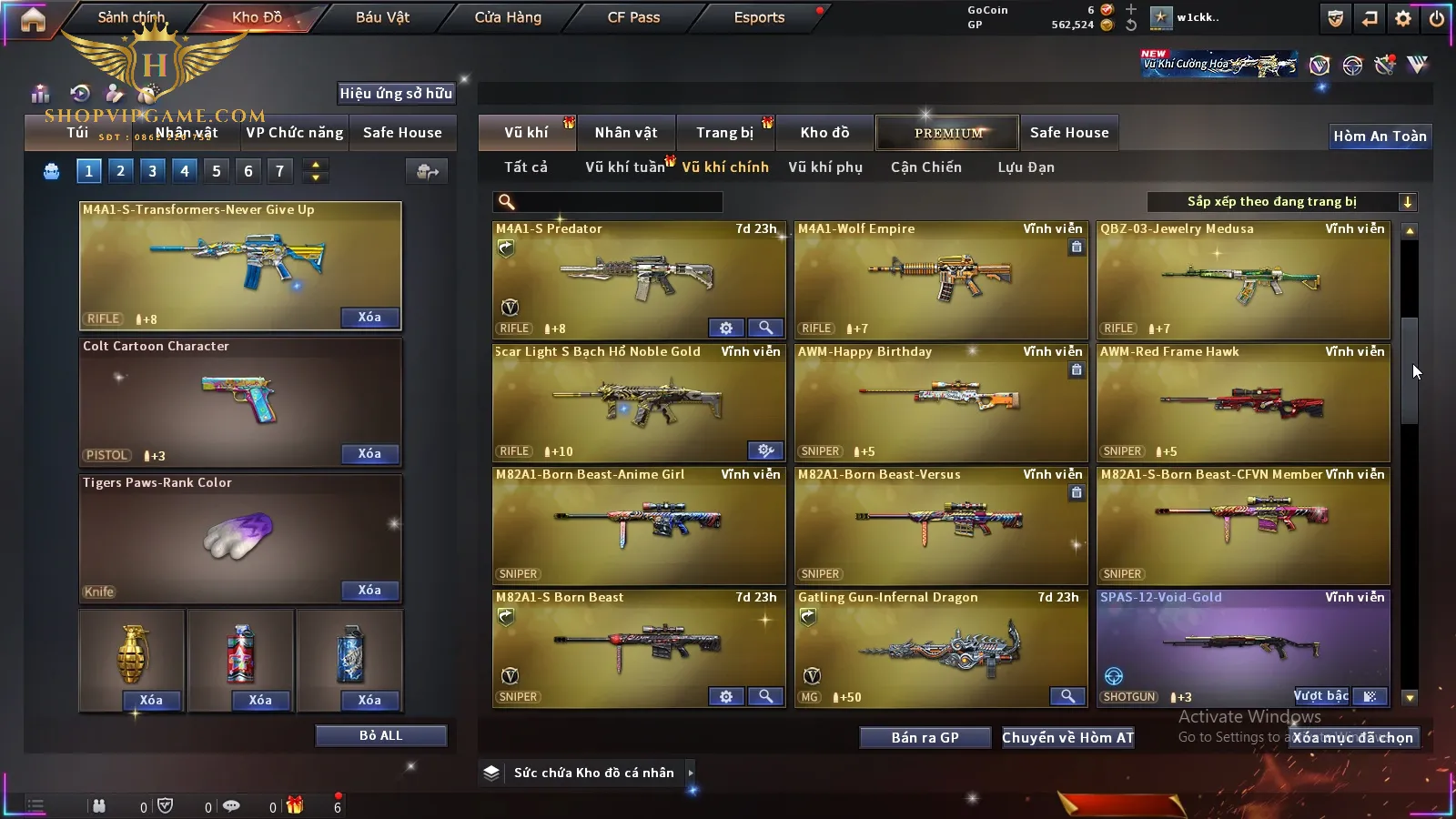Show the Vũ khí phụ category
This screenshot has width=1456, height=819.
tap(825, 167)
